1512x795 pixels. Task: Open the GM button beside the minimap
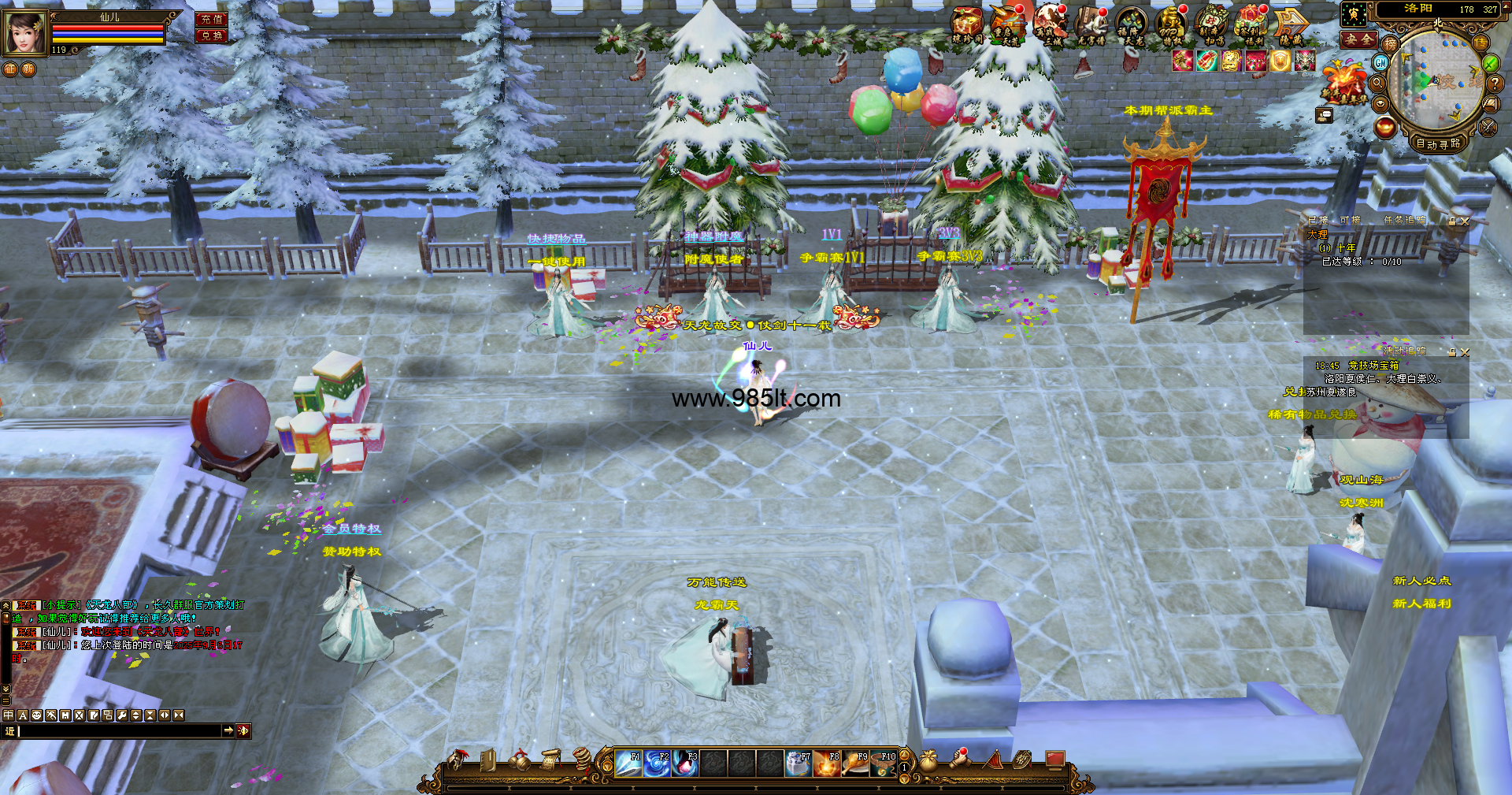[1380, 62]
